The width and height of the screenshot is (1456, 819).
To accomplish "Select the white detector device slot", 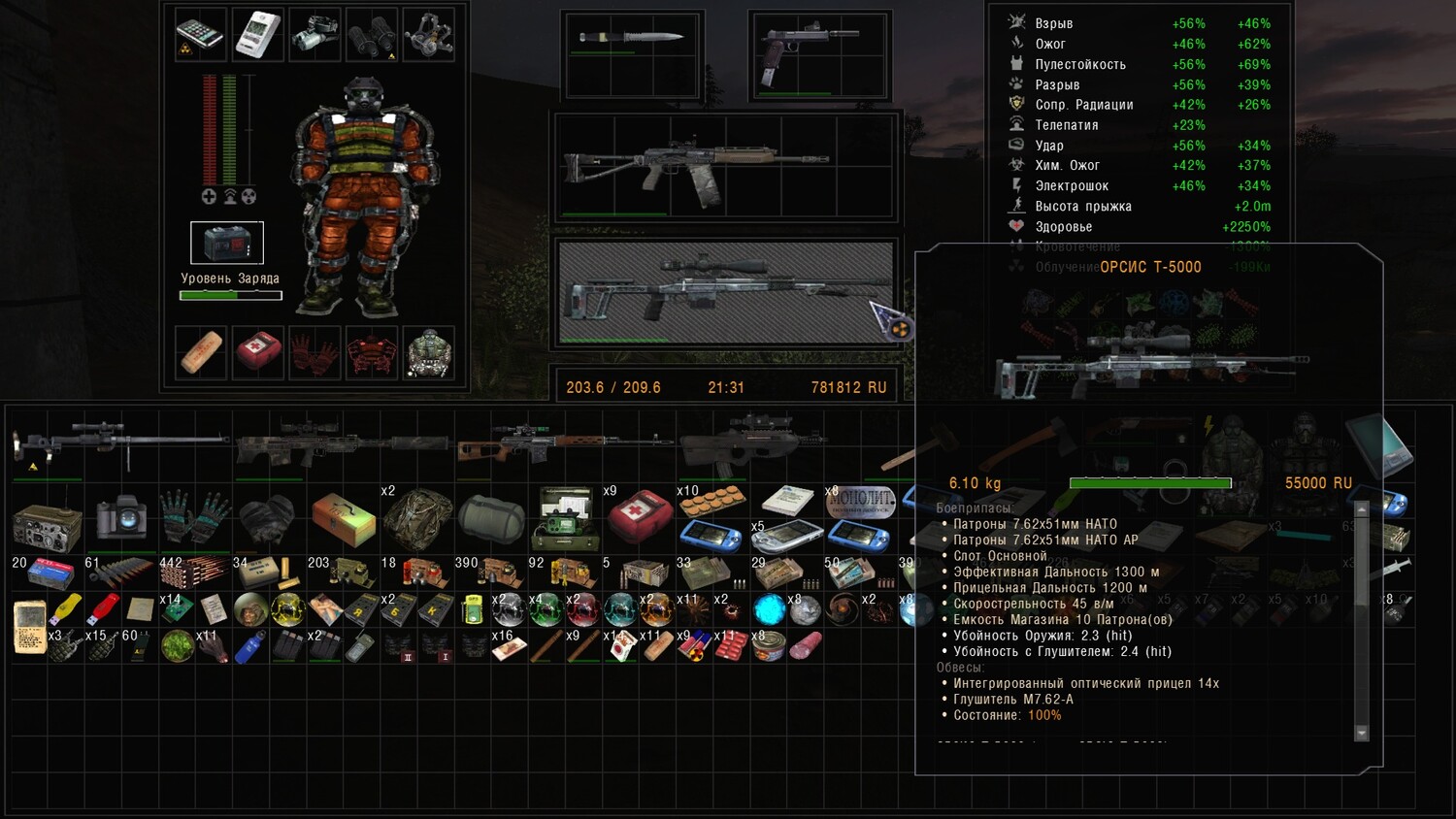I will coord(257,34).
